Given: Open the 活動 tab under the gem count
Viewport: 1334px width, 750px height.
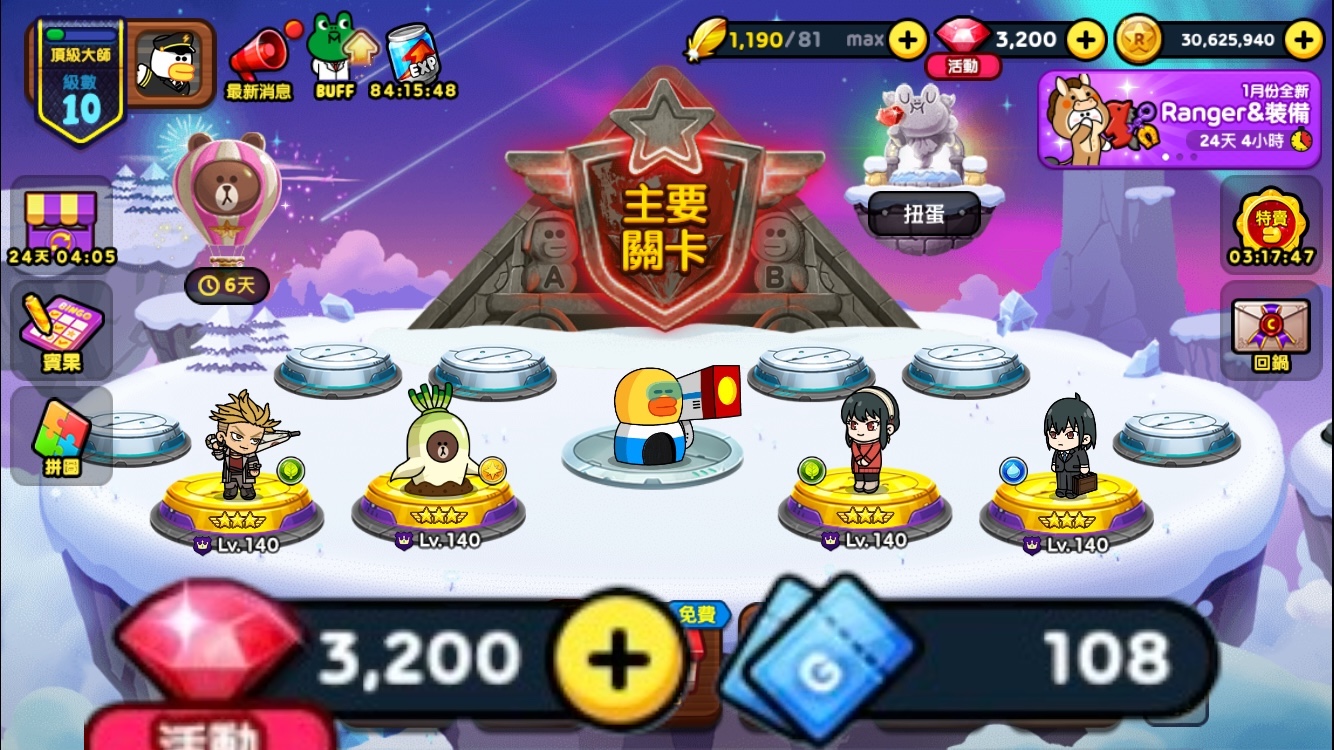Looking at the screenshot, I should tap(963, 66).
